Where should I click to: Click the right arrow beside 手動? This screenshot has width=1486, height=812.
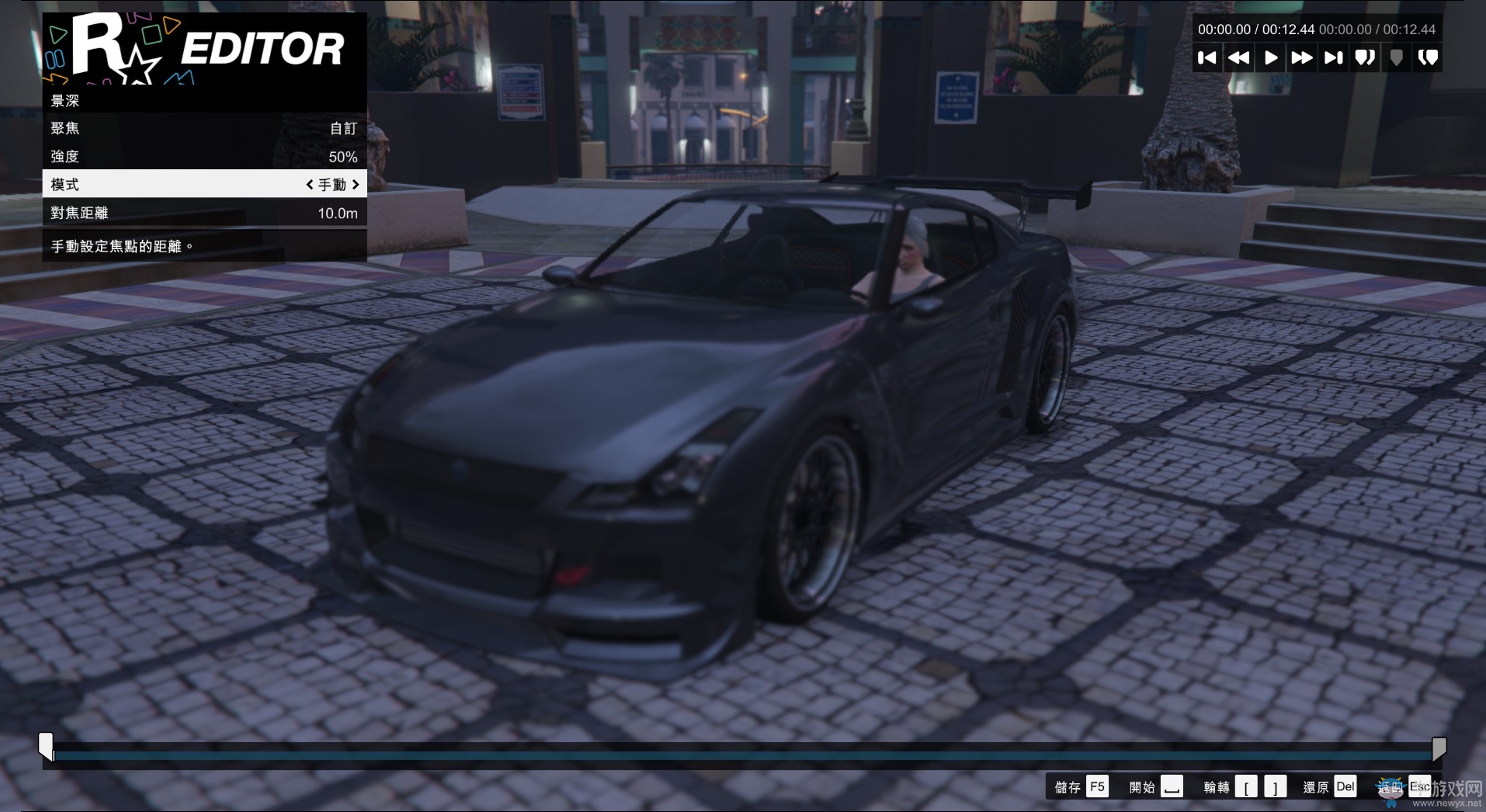tap(356, 184)
